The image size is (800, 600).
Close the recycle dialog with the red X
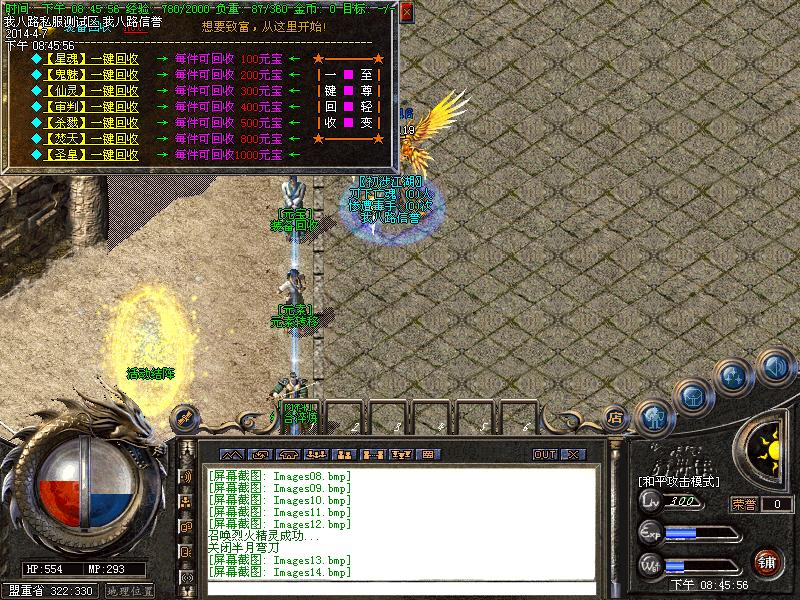tap(406, 13)
